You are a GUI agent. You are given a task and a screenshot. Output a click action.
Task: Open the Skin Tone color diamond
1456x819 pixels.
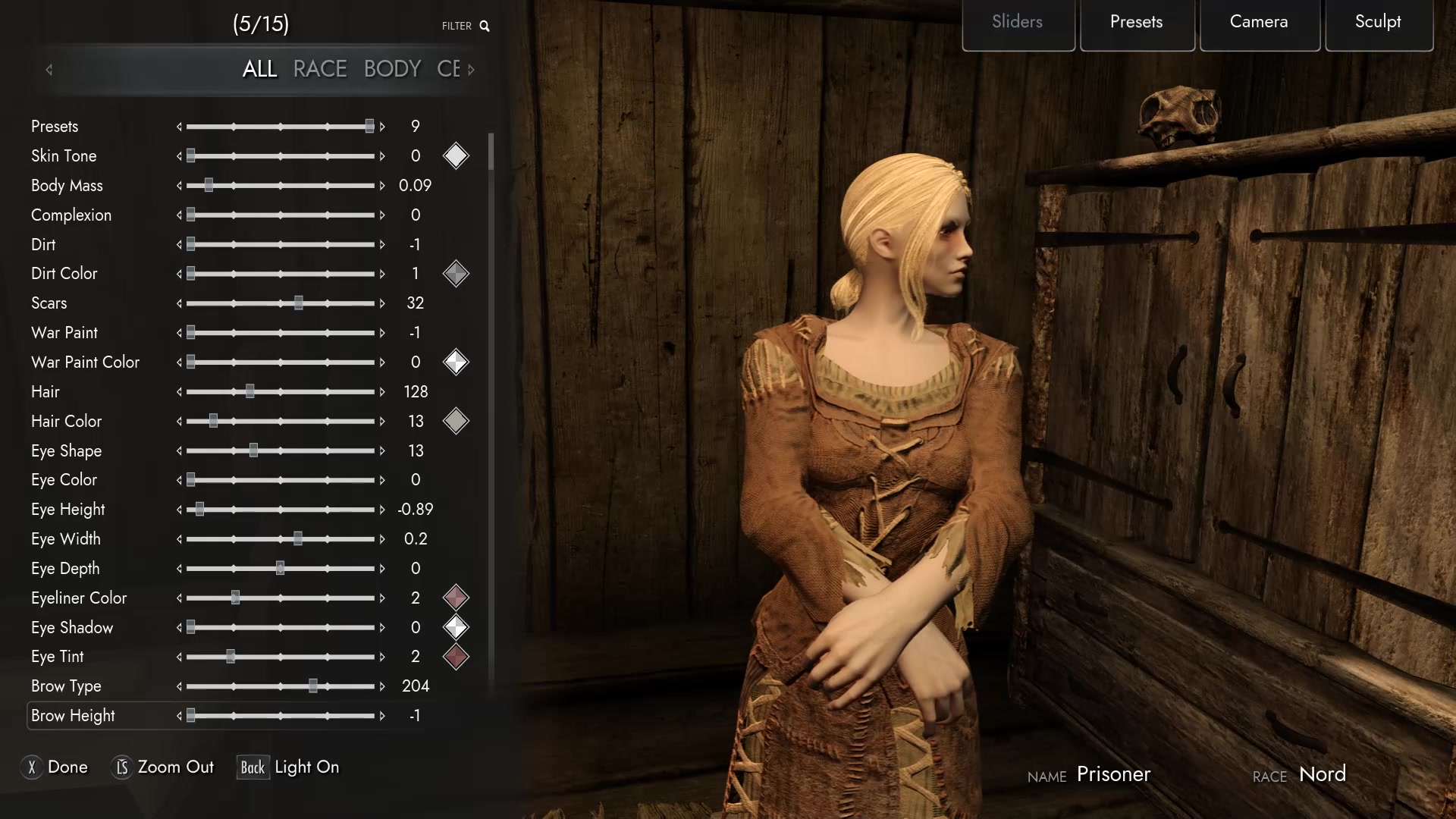pyautogui.click(x=456, y=156)
